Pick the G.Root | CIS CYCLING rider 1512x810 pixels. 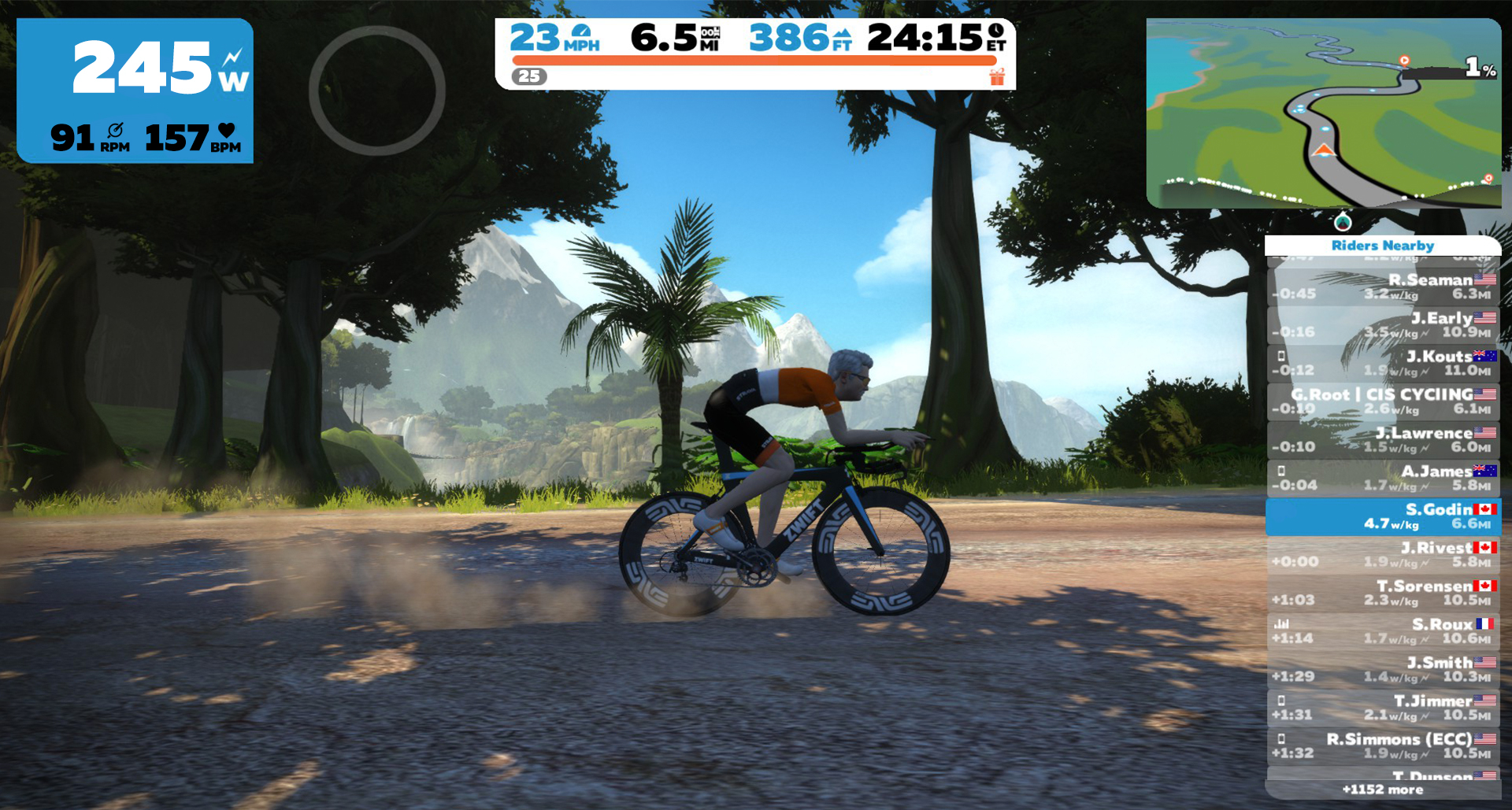pos(1383,401)
